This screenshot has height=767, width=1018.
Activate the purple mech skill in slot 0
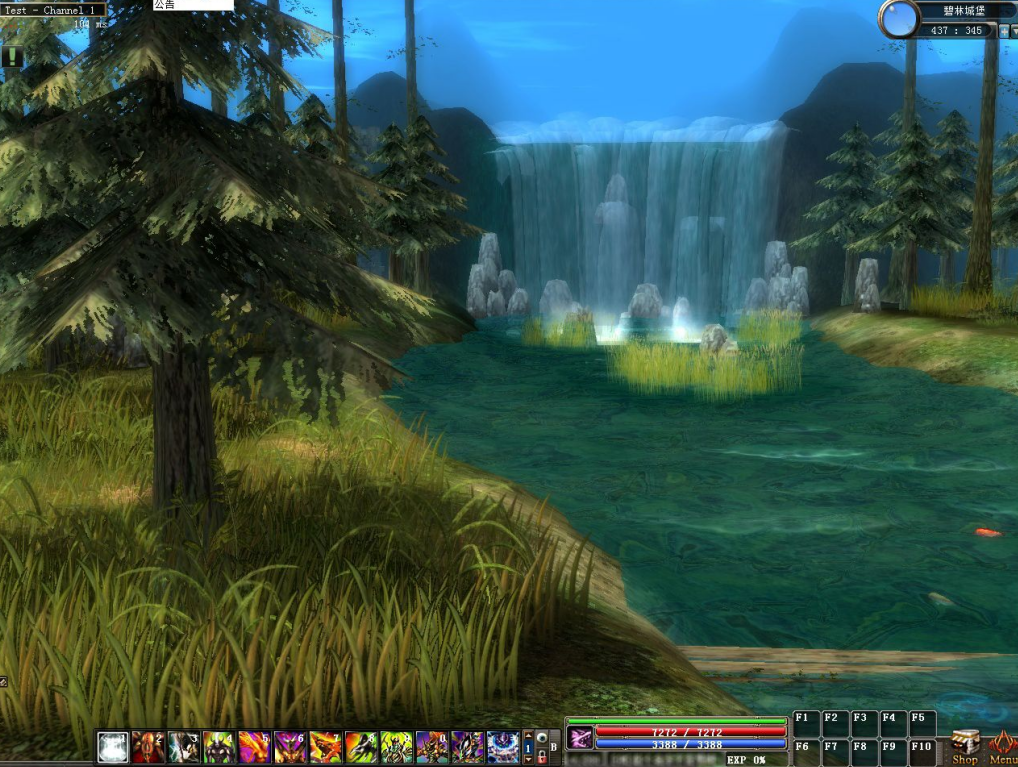click(x=432, y=747)
